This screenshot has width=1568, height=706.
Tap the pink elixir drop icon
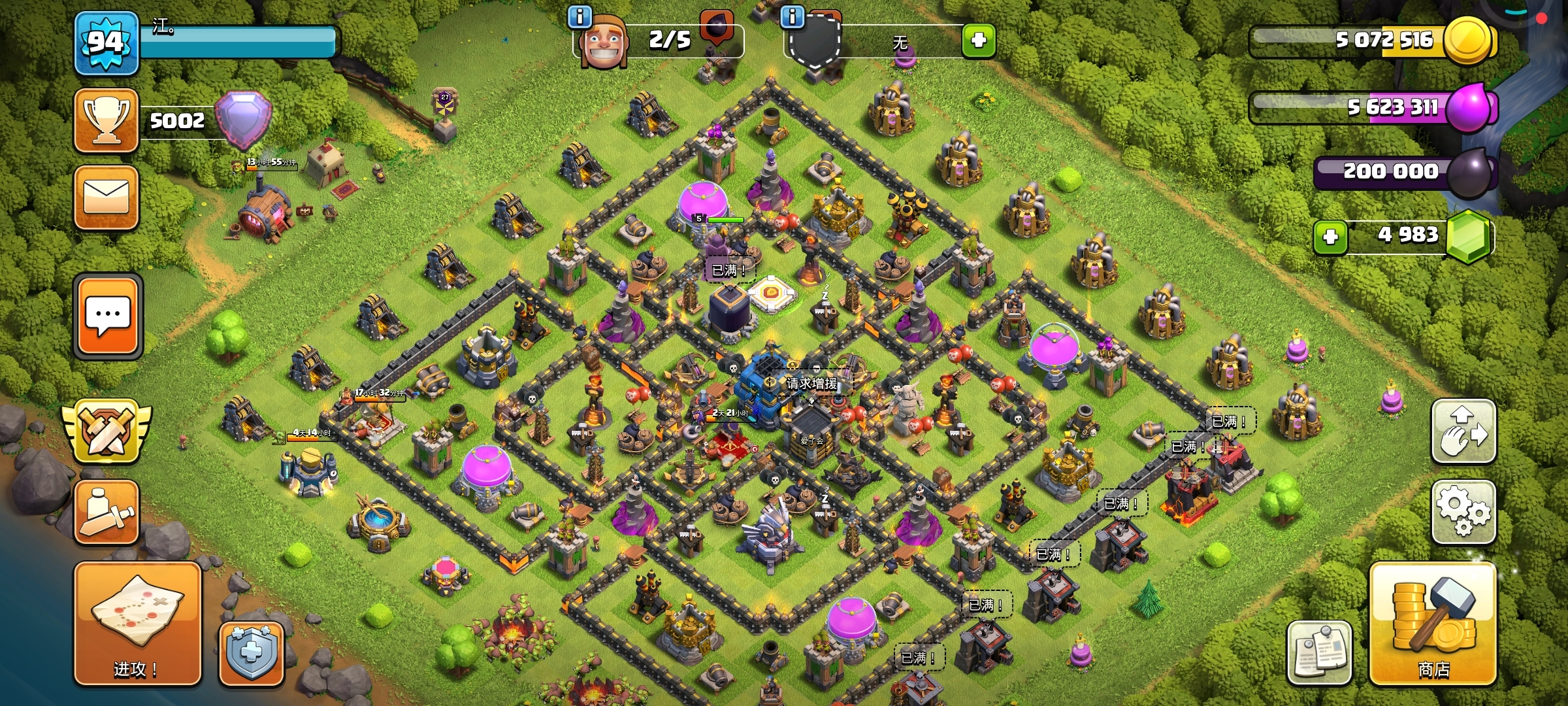click(1469, 108)
